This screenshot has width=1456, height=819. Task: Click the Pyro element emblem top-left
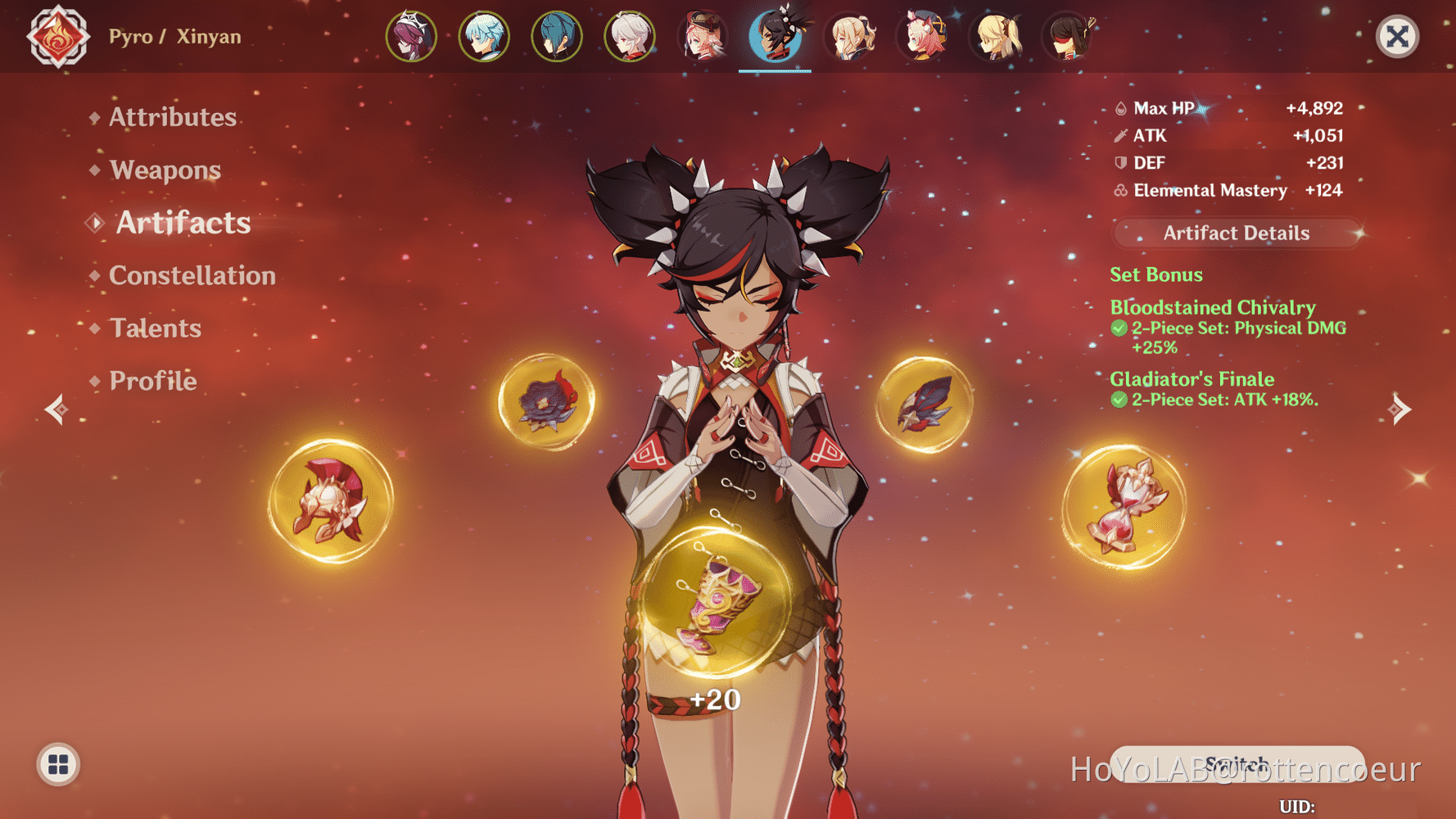(x=57, y=36)
